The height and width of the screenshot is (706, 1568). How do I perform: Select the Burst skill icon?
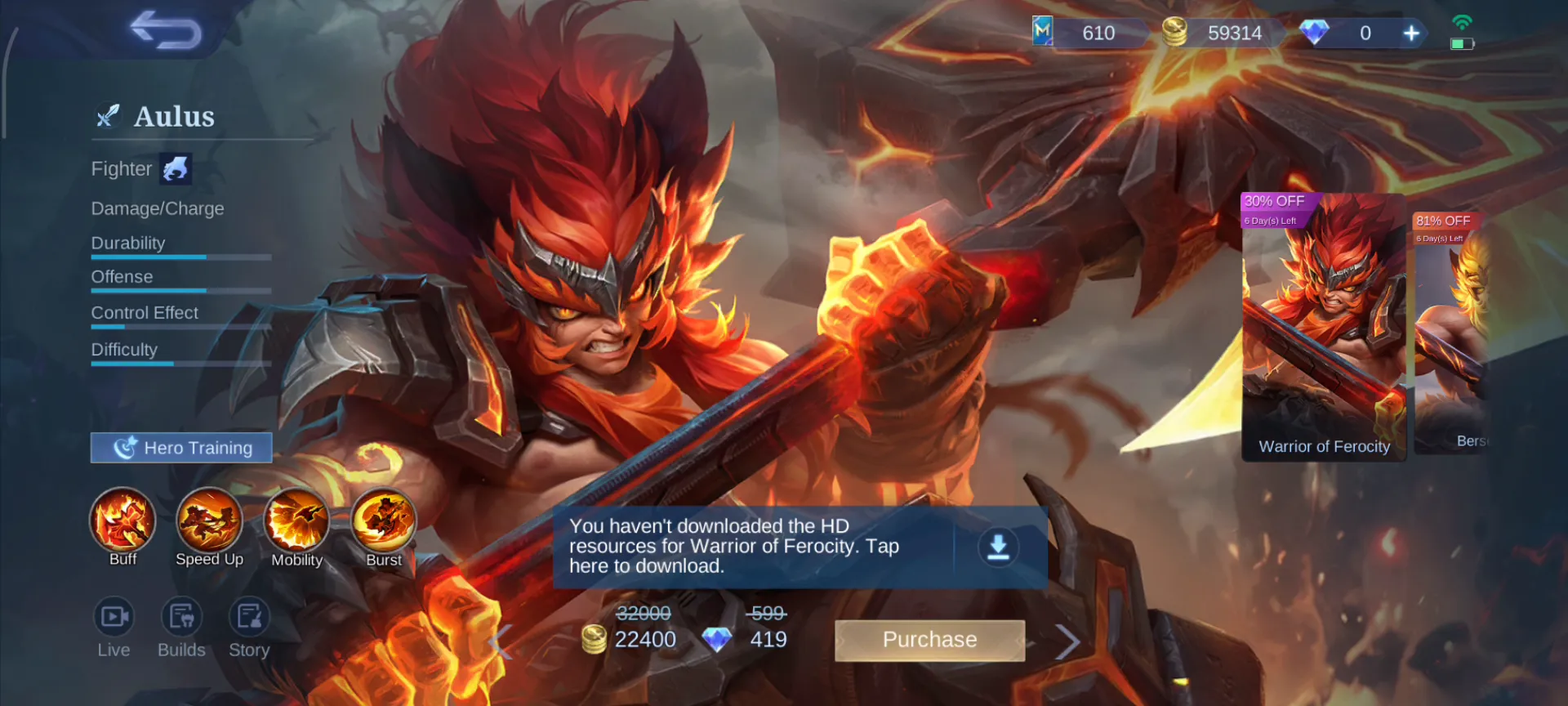[383, 520]
